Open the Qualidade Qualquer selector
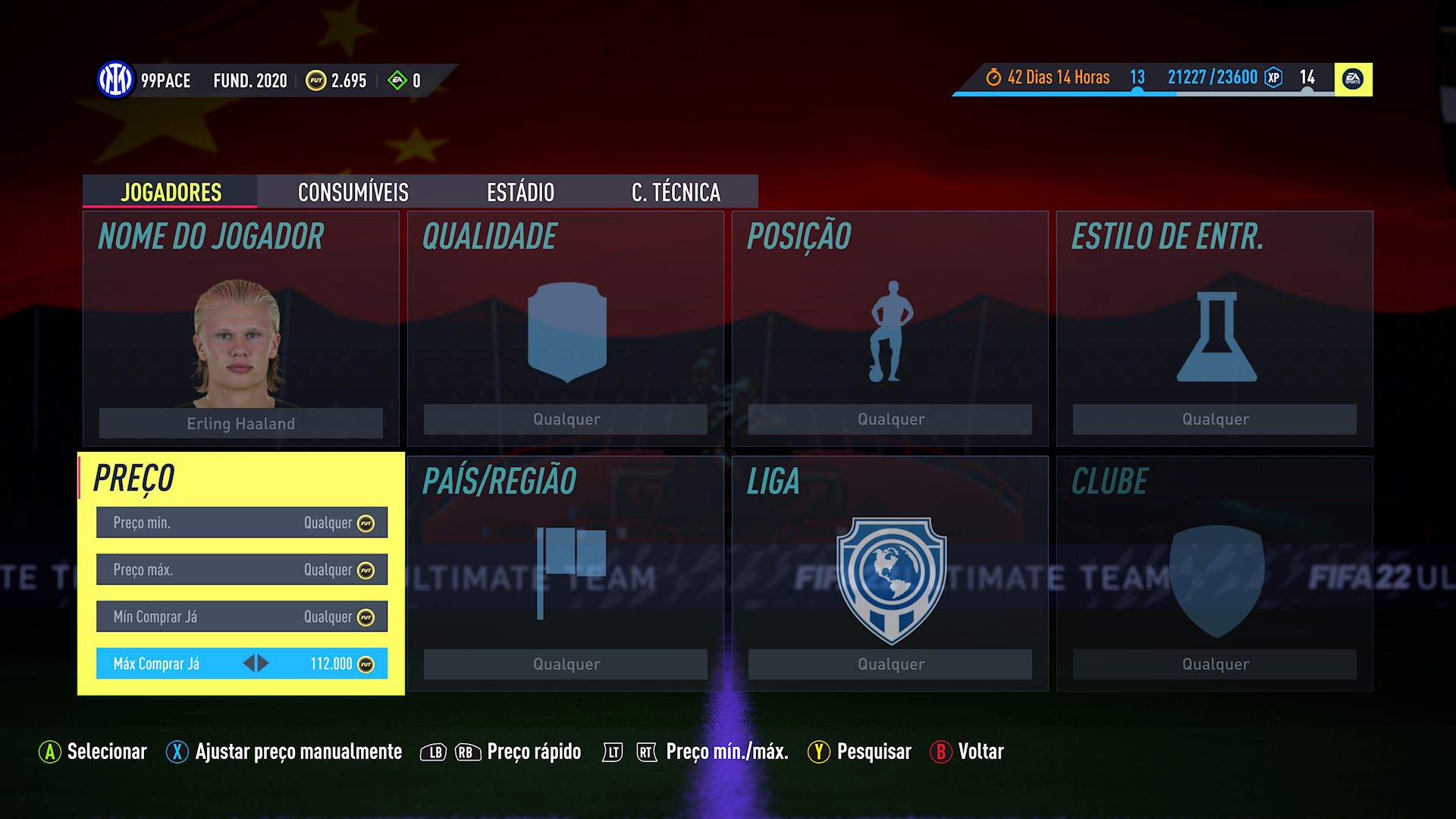The width and height of the screenshot is (1456, 819). click(565, 419)
